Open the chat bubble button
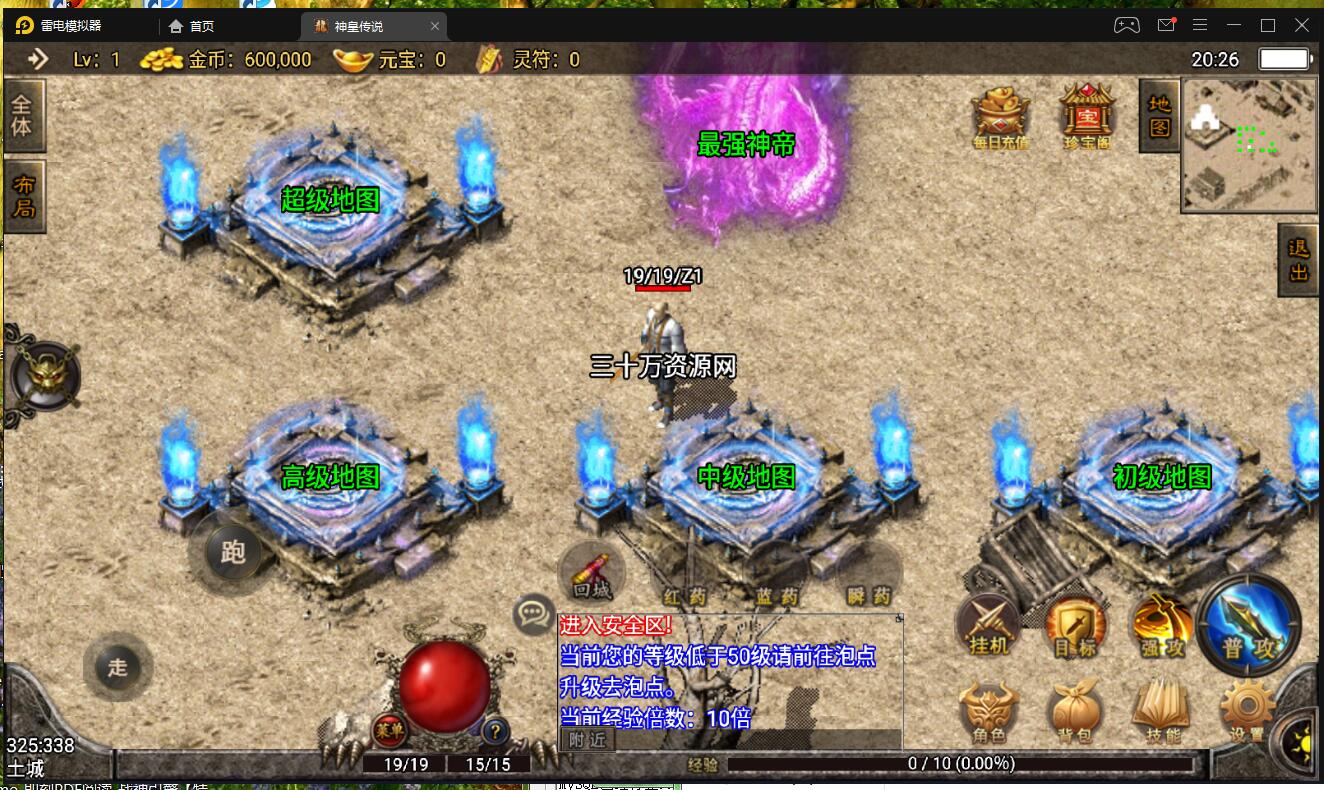 [534, 614]
